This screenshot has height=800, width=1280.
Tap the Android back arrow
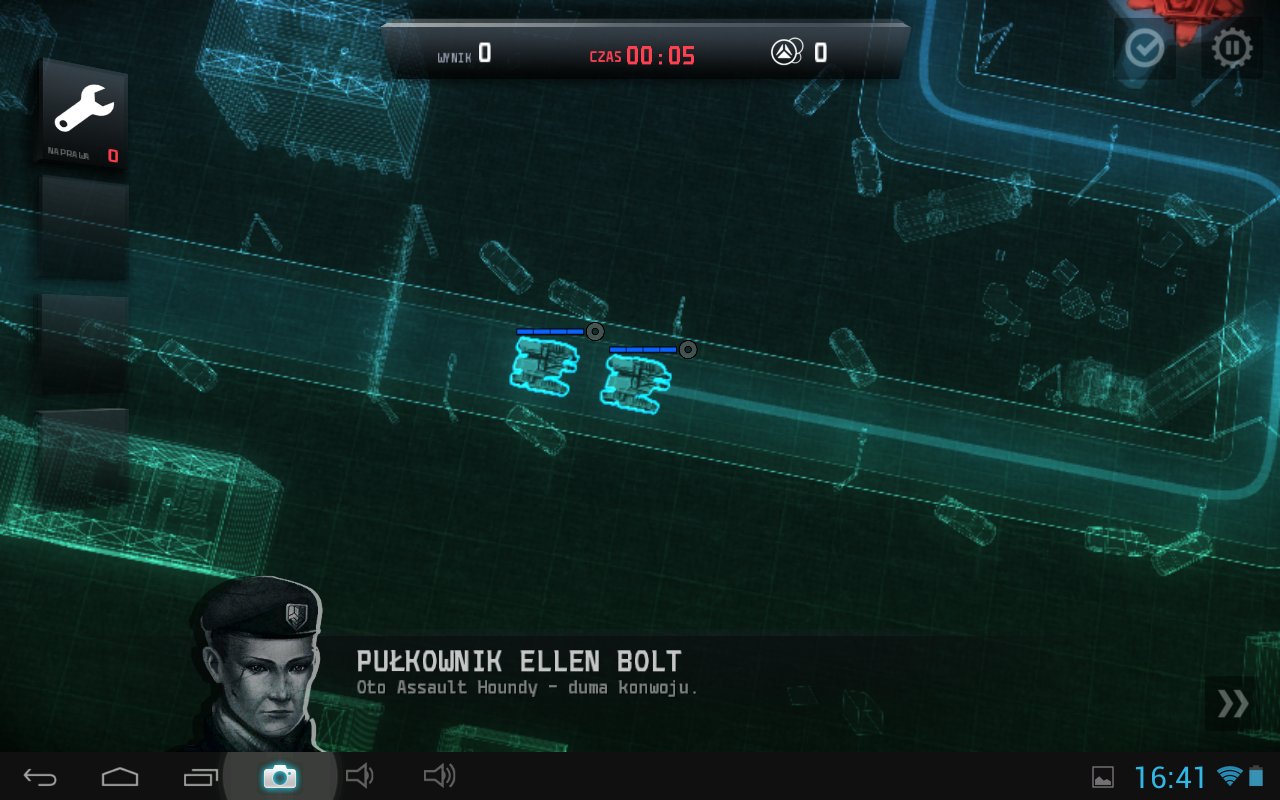41,777
